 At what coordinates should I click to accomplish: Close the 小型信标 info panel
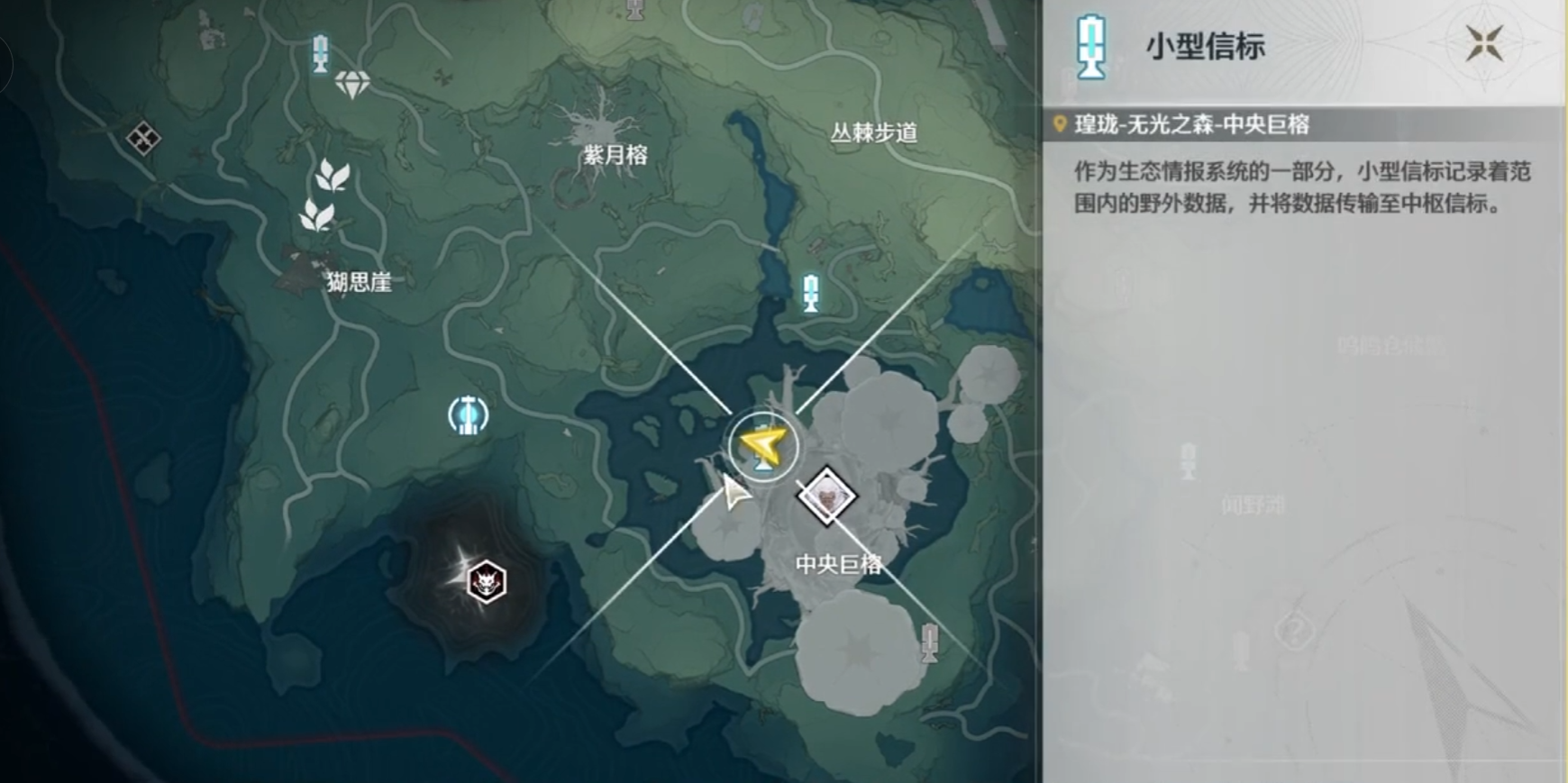1482,42
